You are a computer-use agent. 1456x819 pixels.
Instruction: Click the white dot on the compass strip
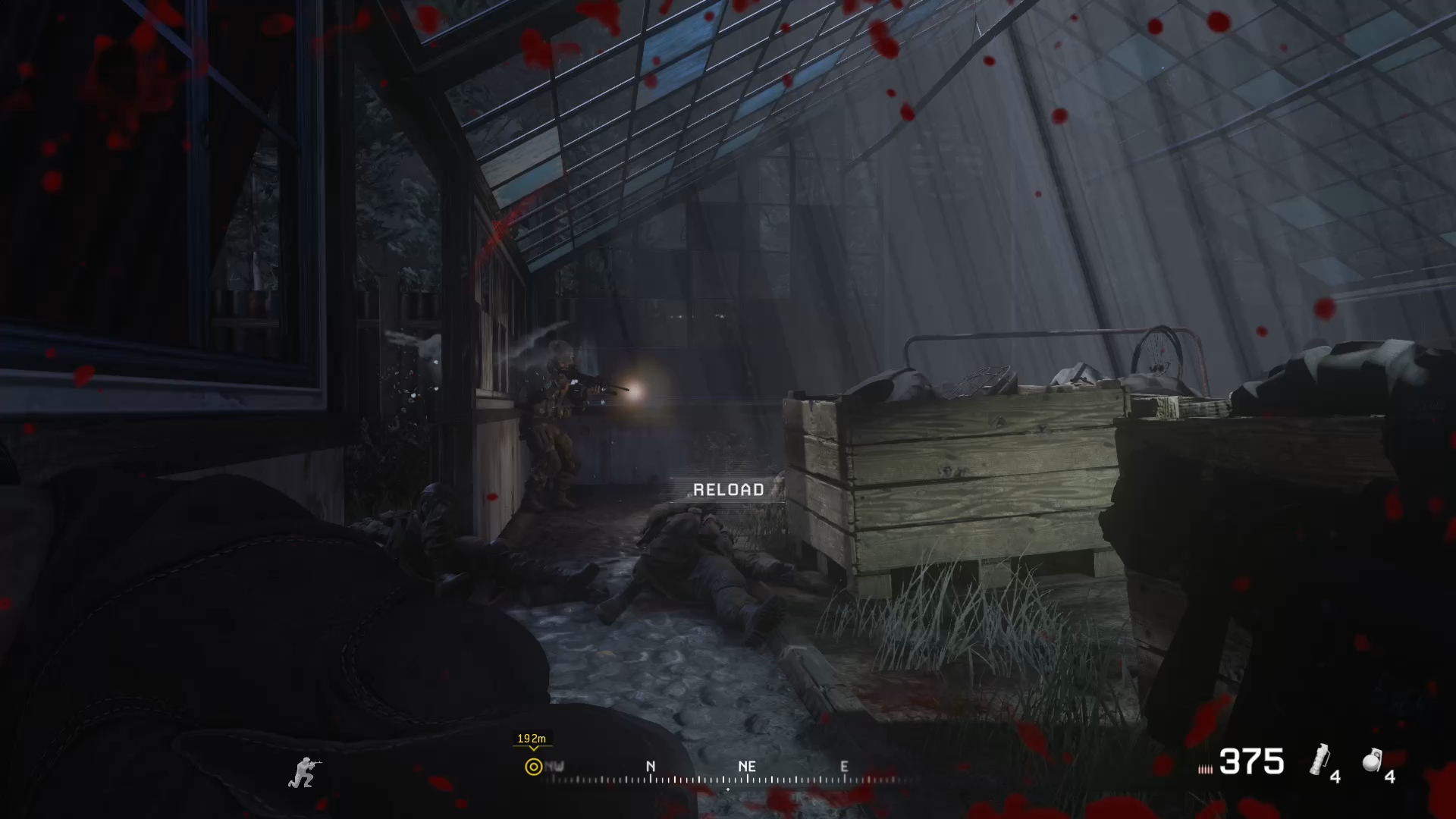(x=728, y=790)
